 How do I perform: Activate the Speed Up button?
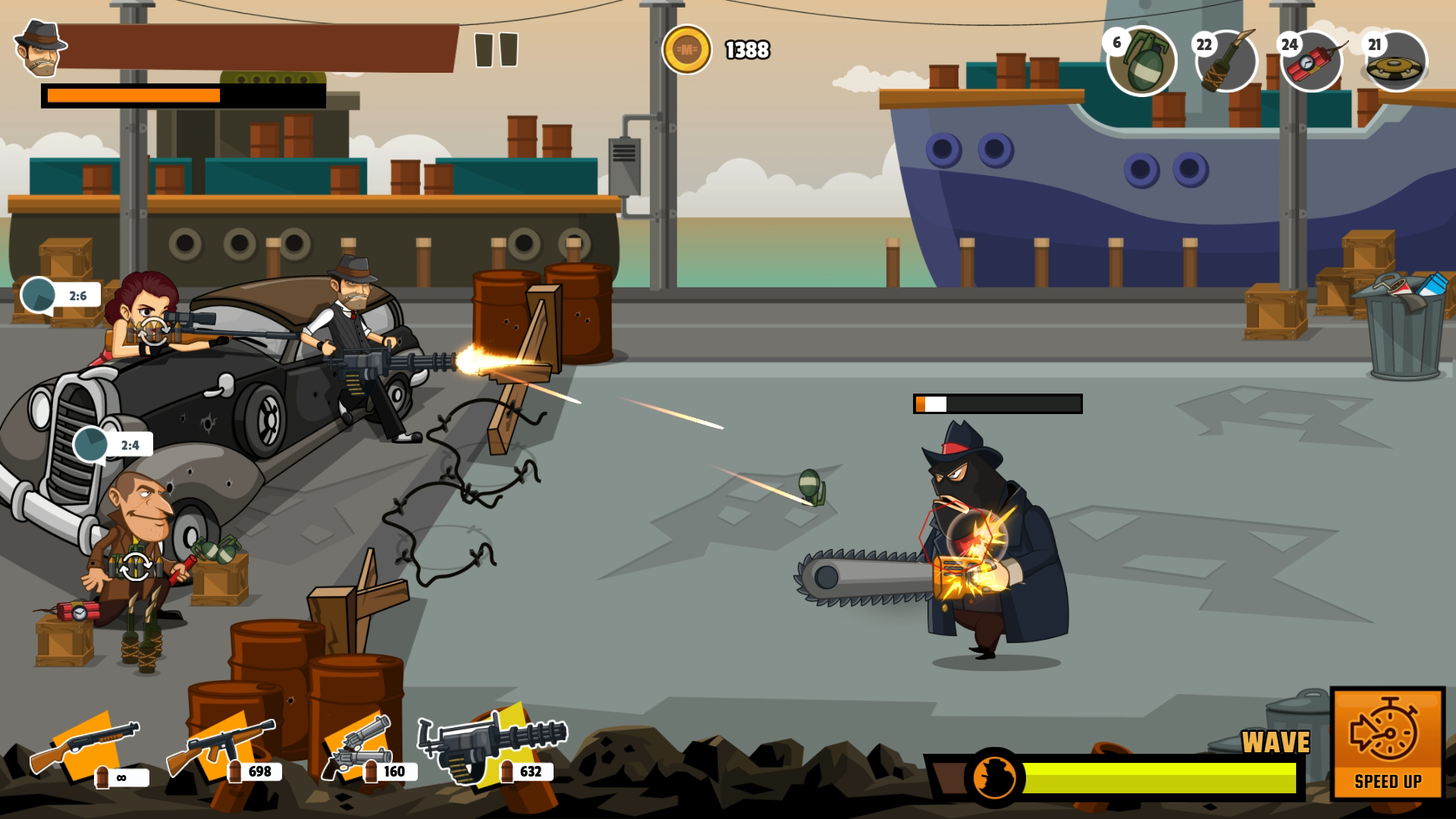(1388, 743)
